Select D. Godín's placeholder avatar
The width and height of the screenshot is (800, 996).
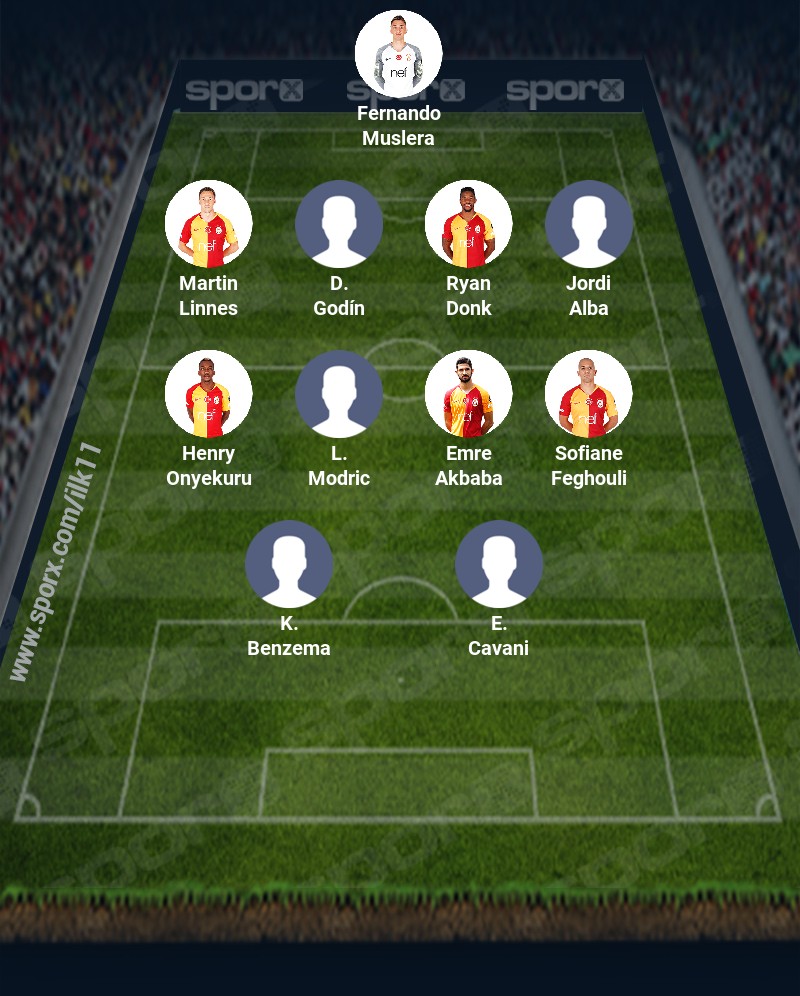[x=338, y=224]
